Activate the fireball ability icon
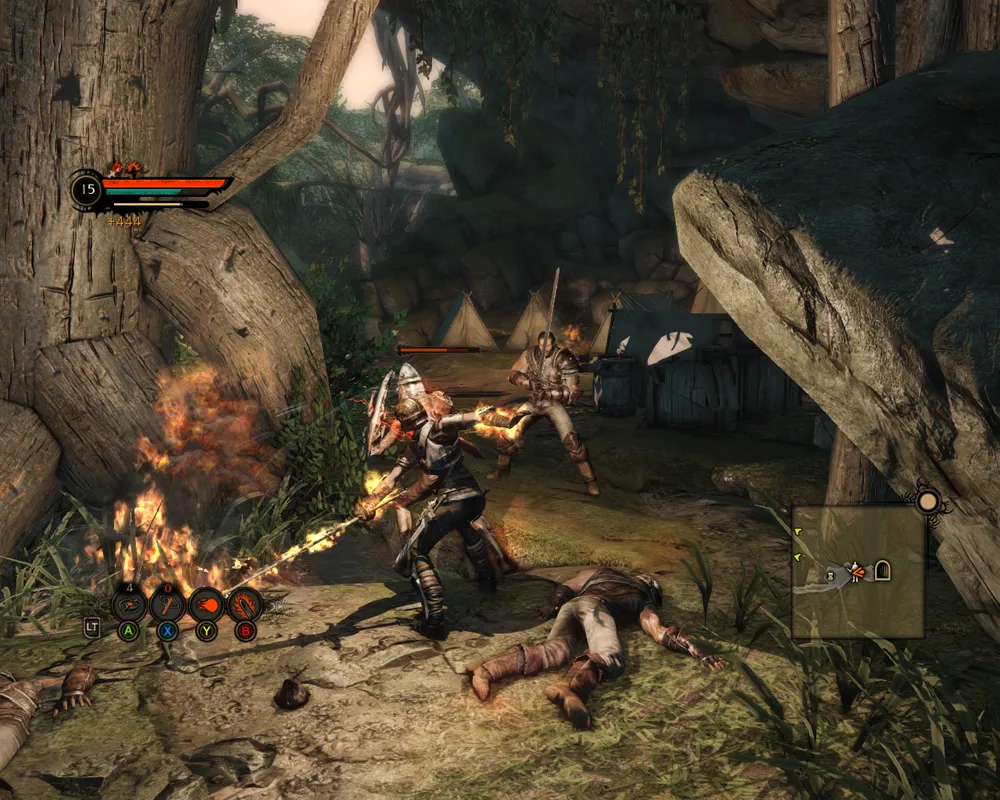1000x800 pixels. pyautogui.click(x=207, y=605)
